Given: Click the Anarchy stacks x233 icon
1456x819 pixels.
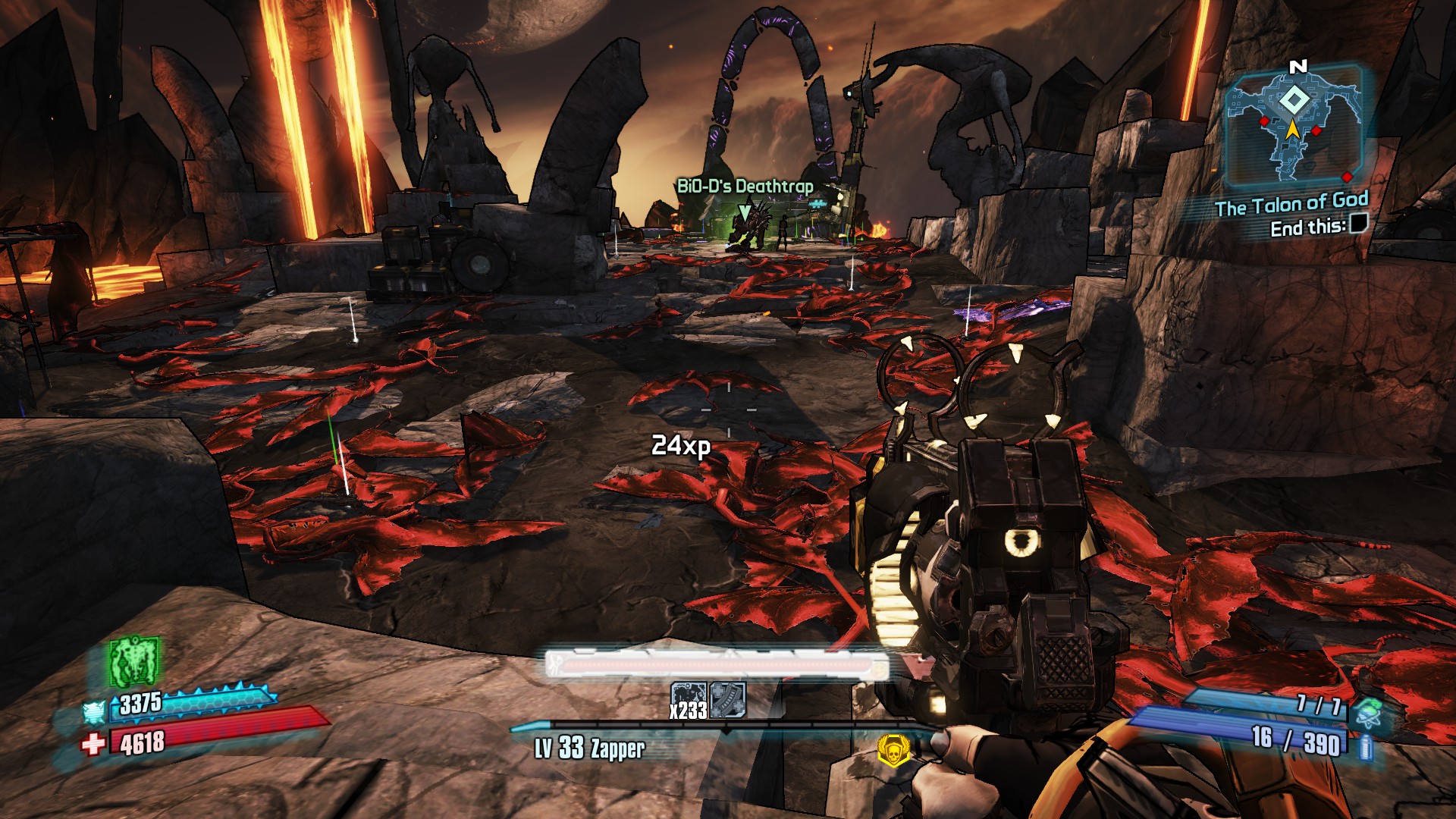Looking at the screenshot, I should tap(689, 700).
